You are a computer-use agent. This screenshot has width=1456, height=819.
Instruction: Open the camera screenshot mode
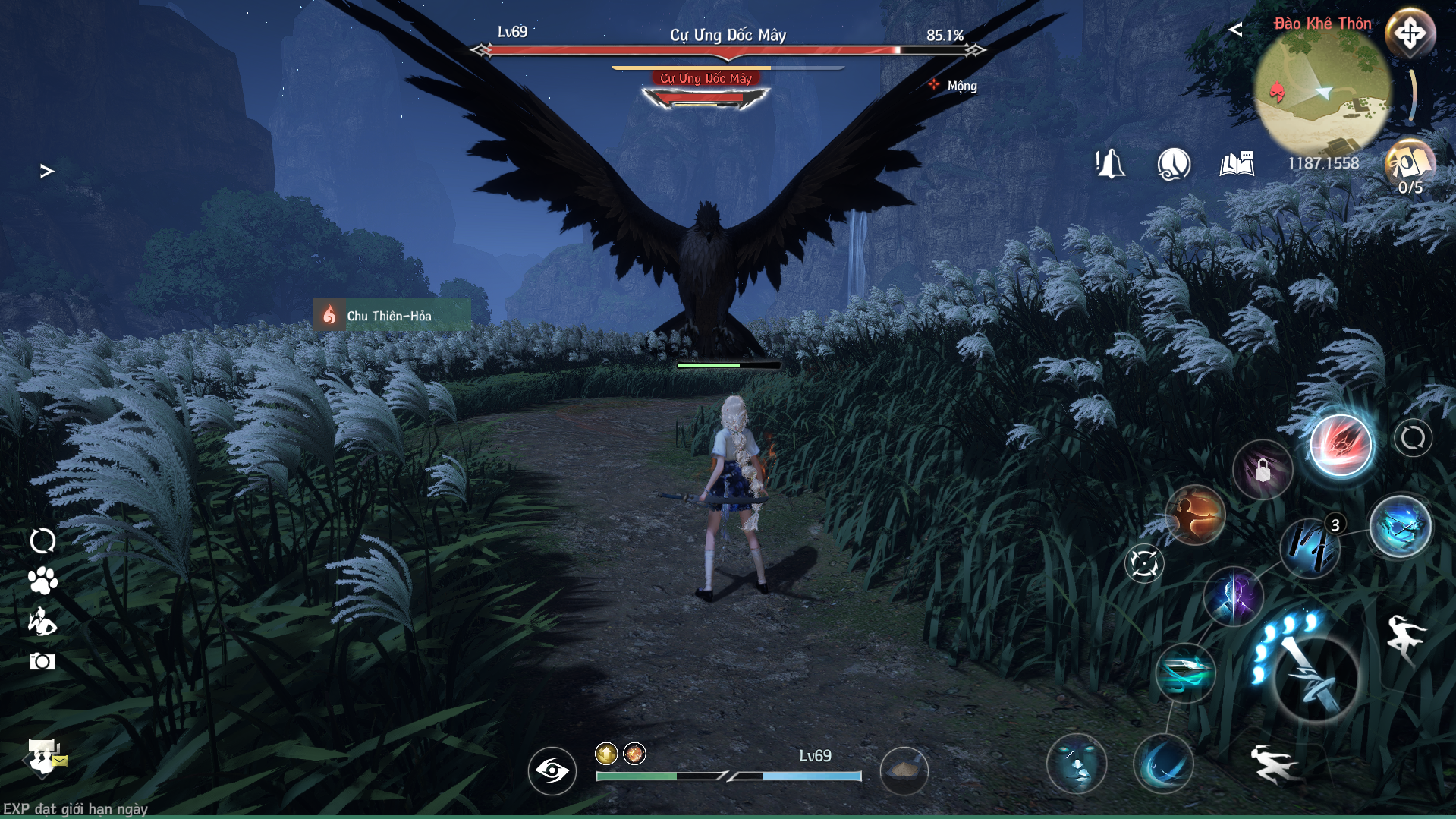42,662
